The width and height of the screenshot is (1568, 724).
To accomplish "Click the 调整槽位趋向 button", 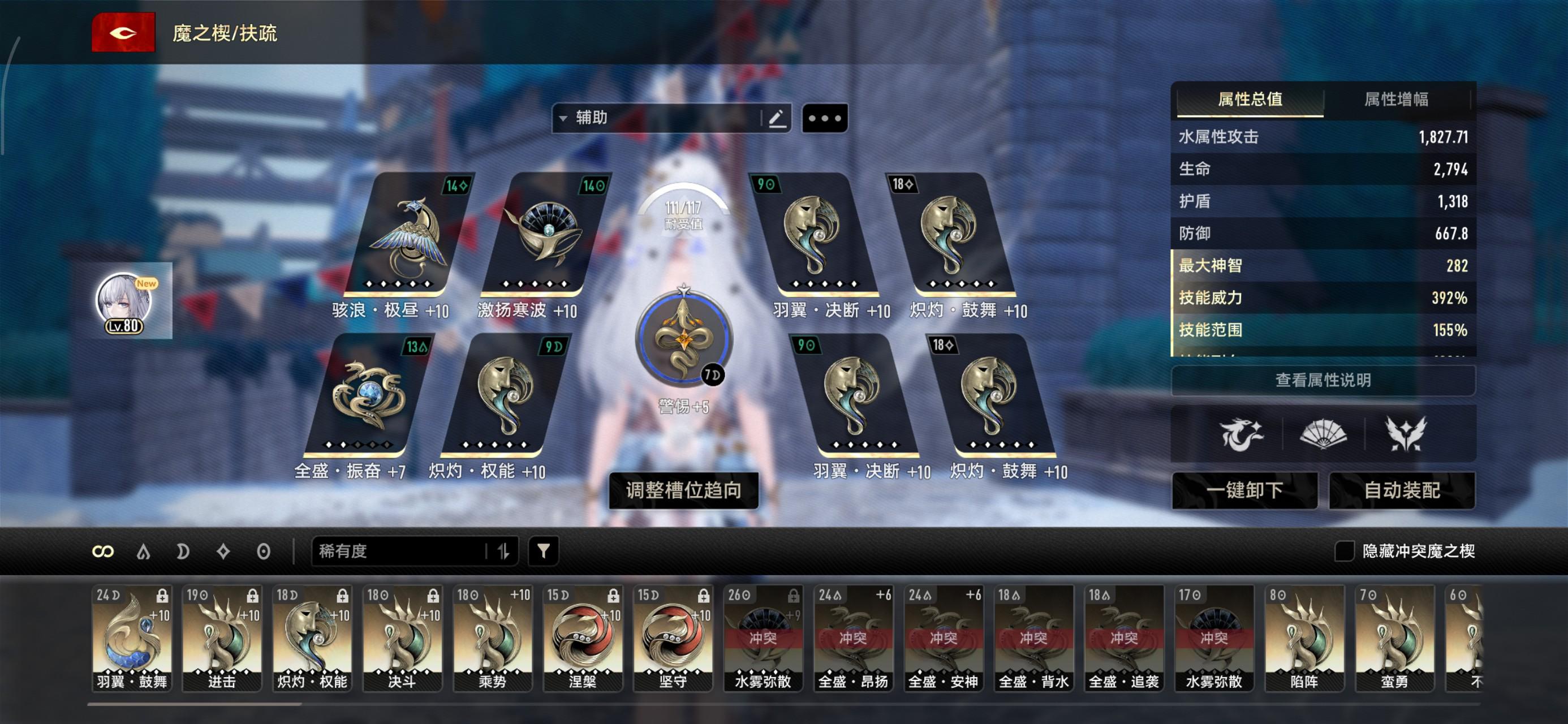I will (x=683, y=490).
